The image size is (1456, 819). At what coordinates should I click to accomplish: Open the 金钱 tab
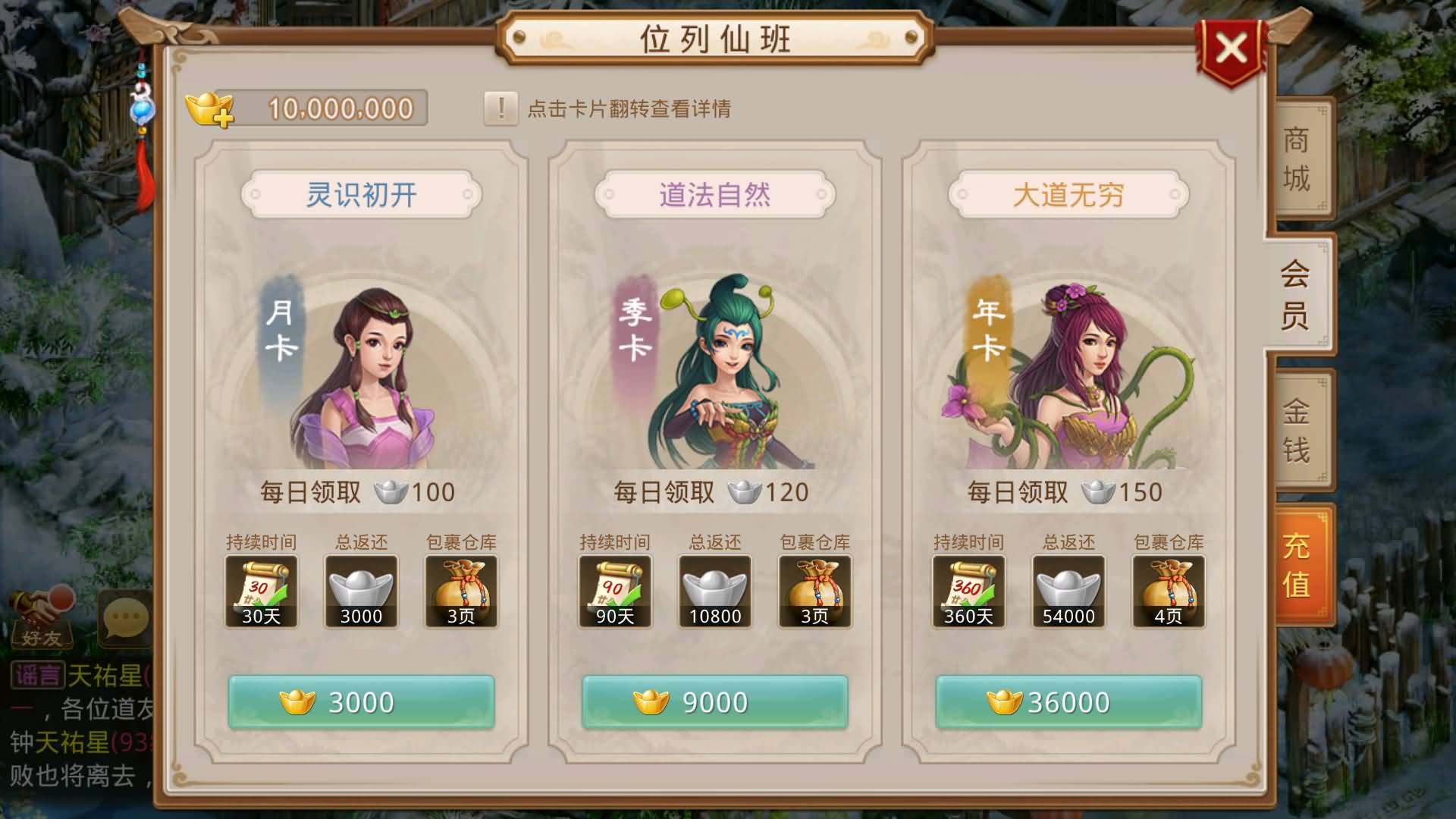(x=1297, y=430)
